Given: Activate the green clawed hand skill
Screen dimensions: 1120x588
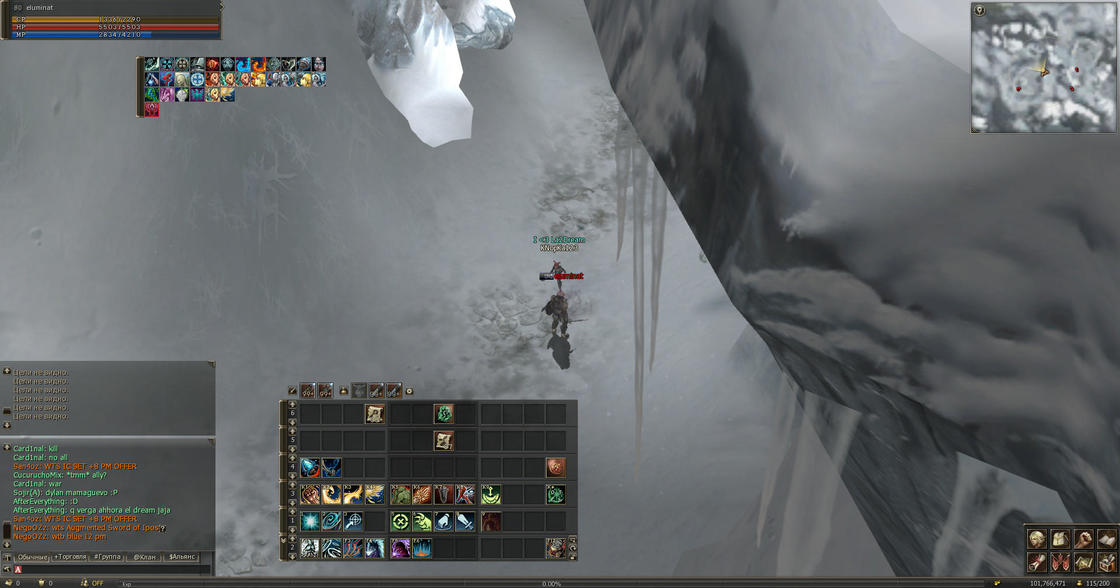Looking at the screenshot, I should 422,521.
